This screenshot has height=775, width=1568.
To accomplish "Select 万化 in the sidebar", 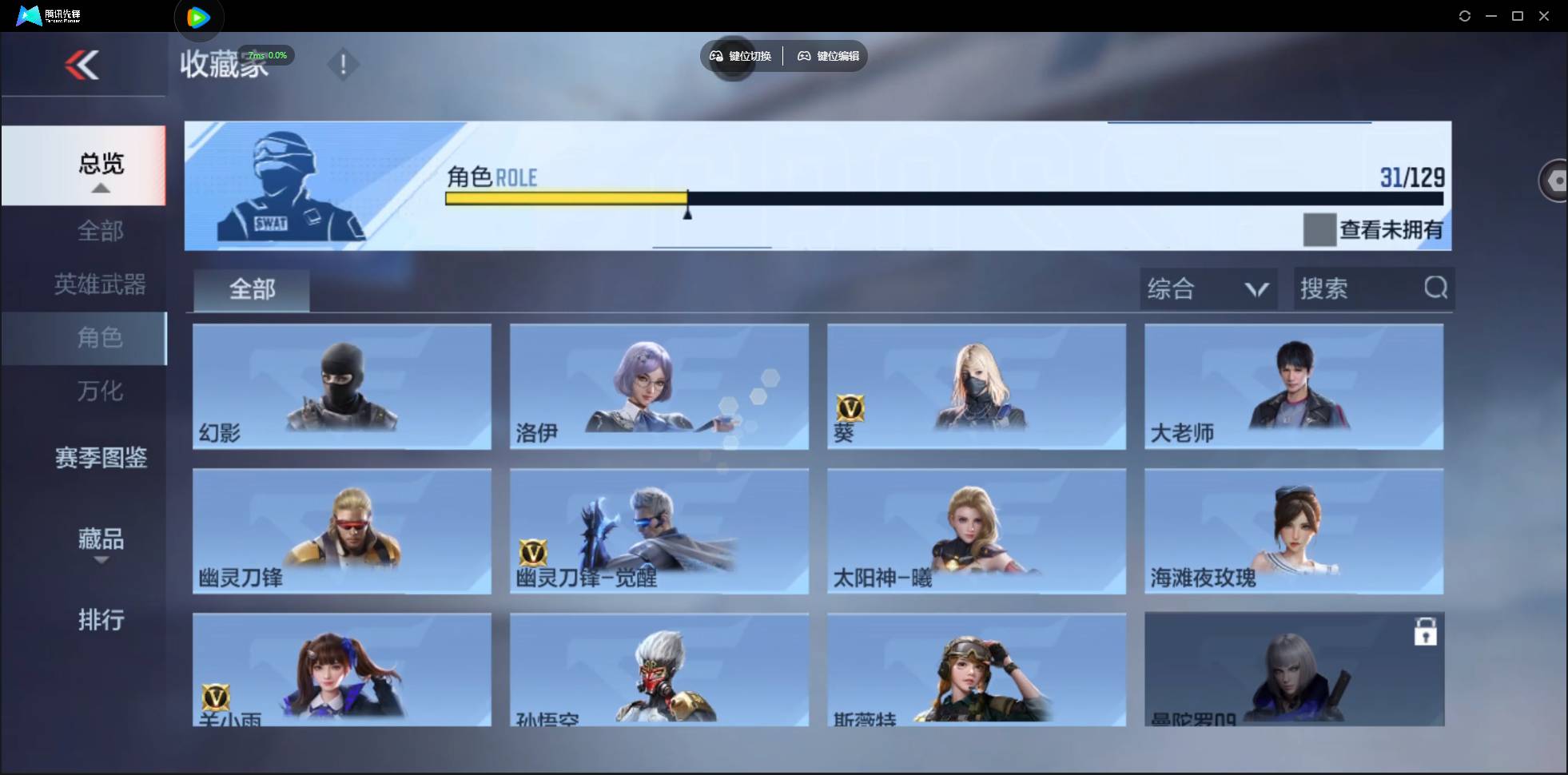I will click(x=100, y=391).
